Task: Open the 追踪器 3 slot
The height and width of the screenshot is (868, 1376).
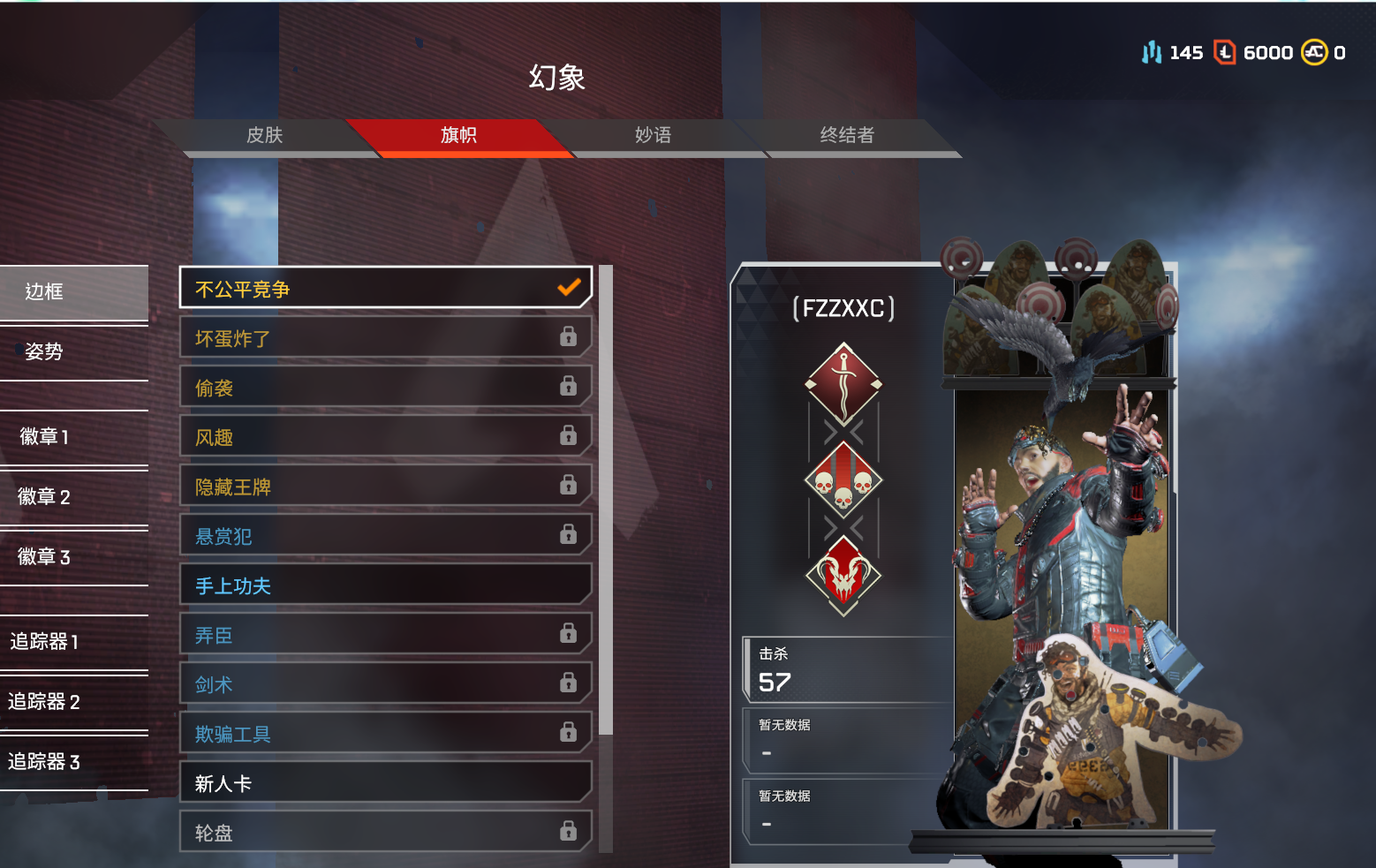Action: click(42, 762)
